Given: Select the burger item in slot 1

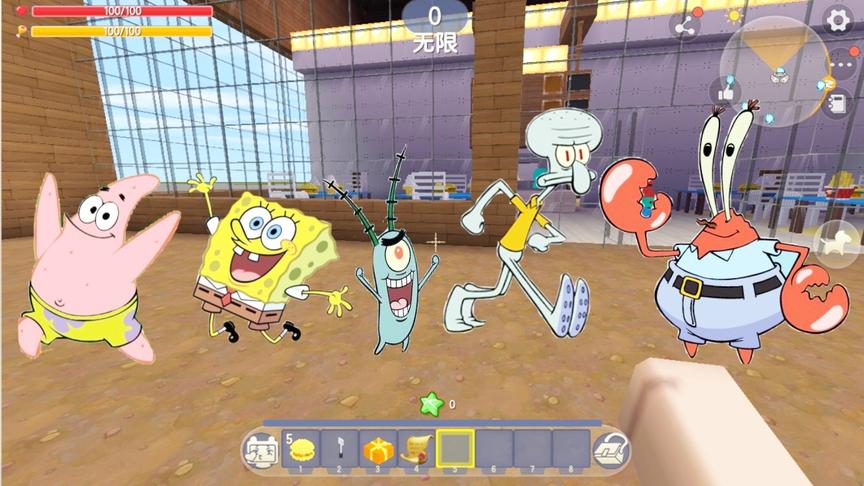Looking at the screenshot, I should pyautogui.click(x=301, y=450).
